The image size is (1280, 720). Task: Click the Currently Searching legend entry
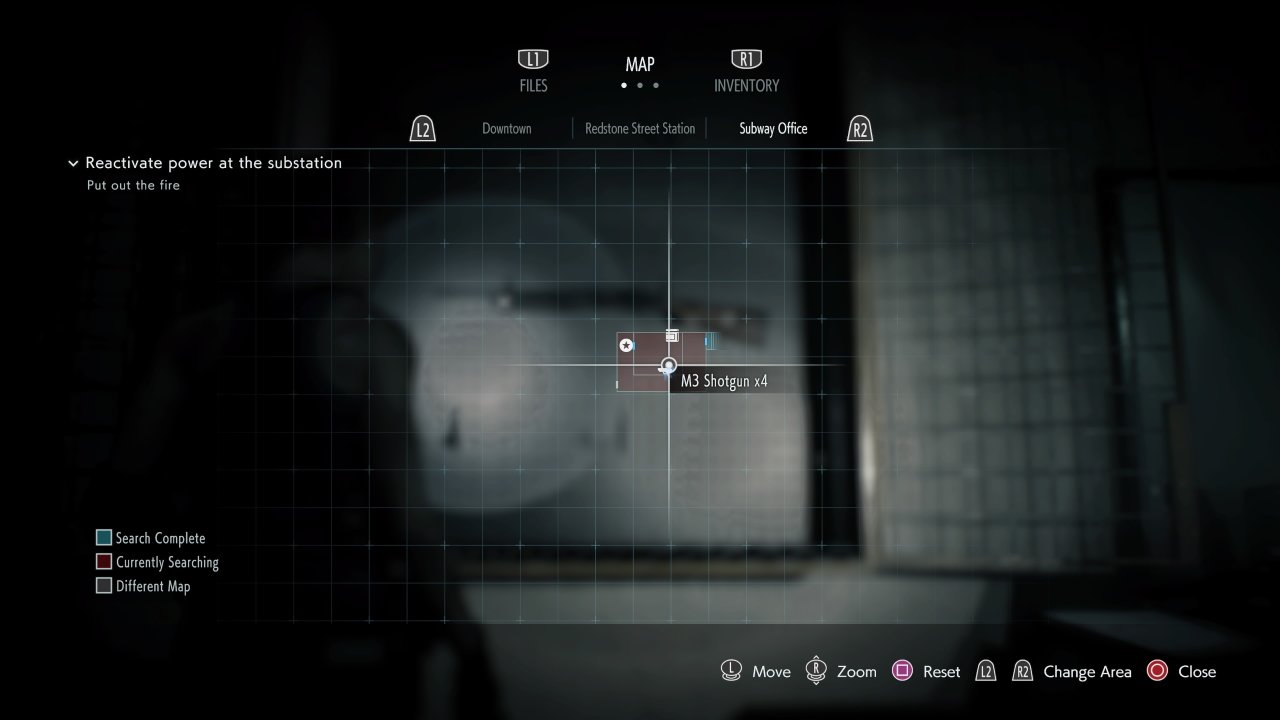(x=157, y=562)
